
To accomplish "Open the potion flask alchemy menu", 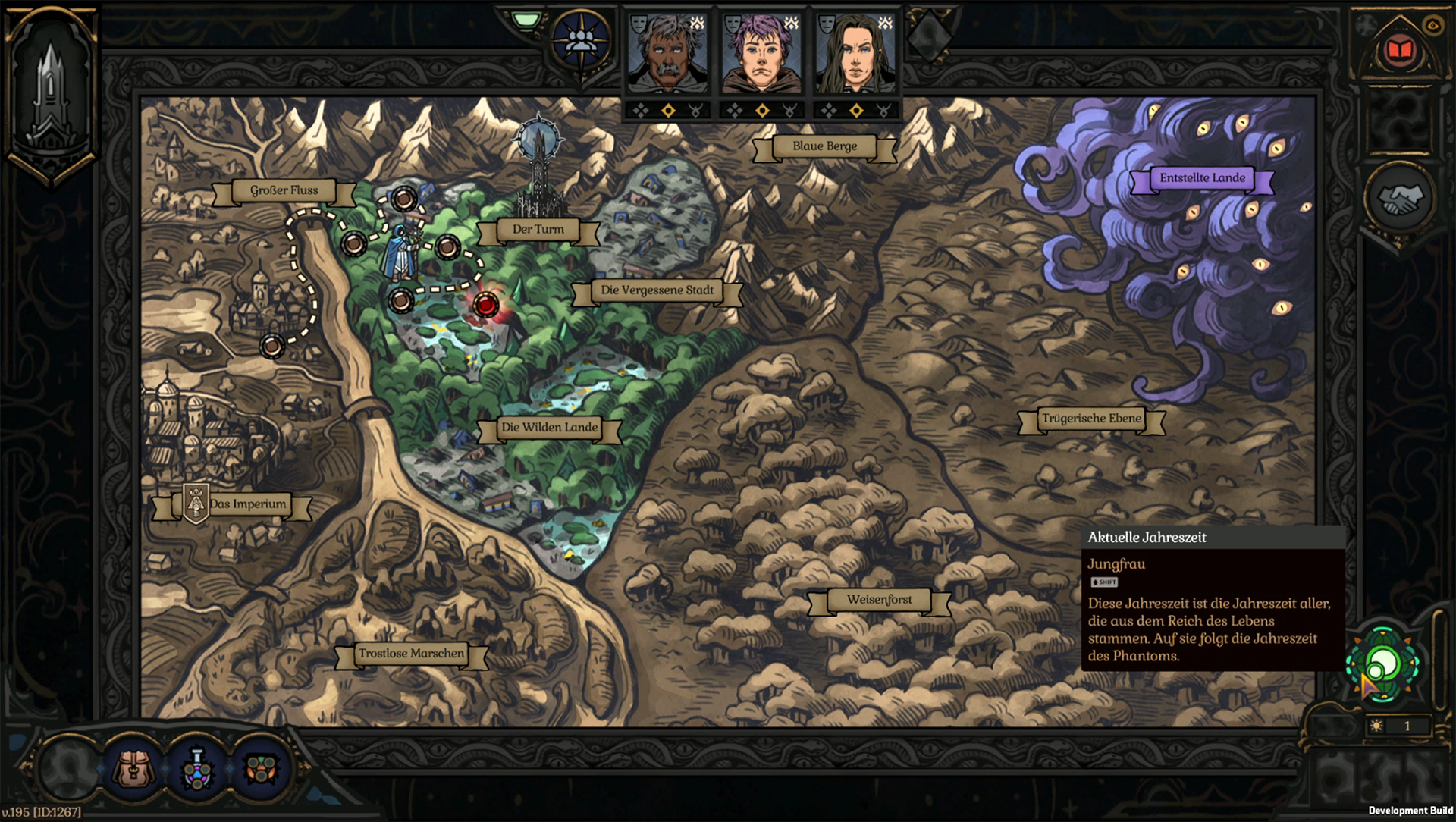I will pos(197,770).
